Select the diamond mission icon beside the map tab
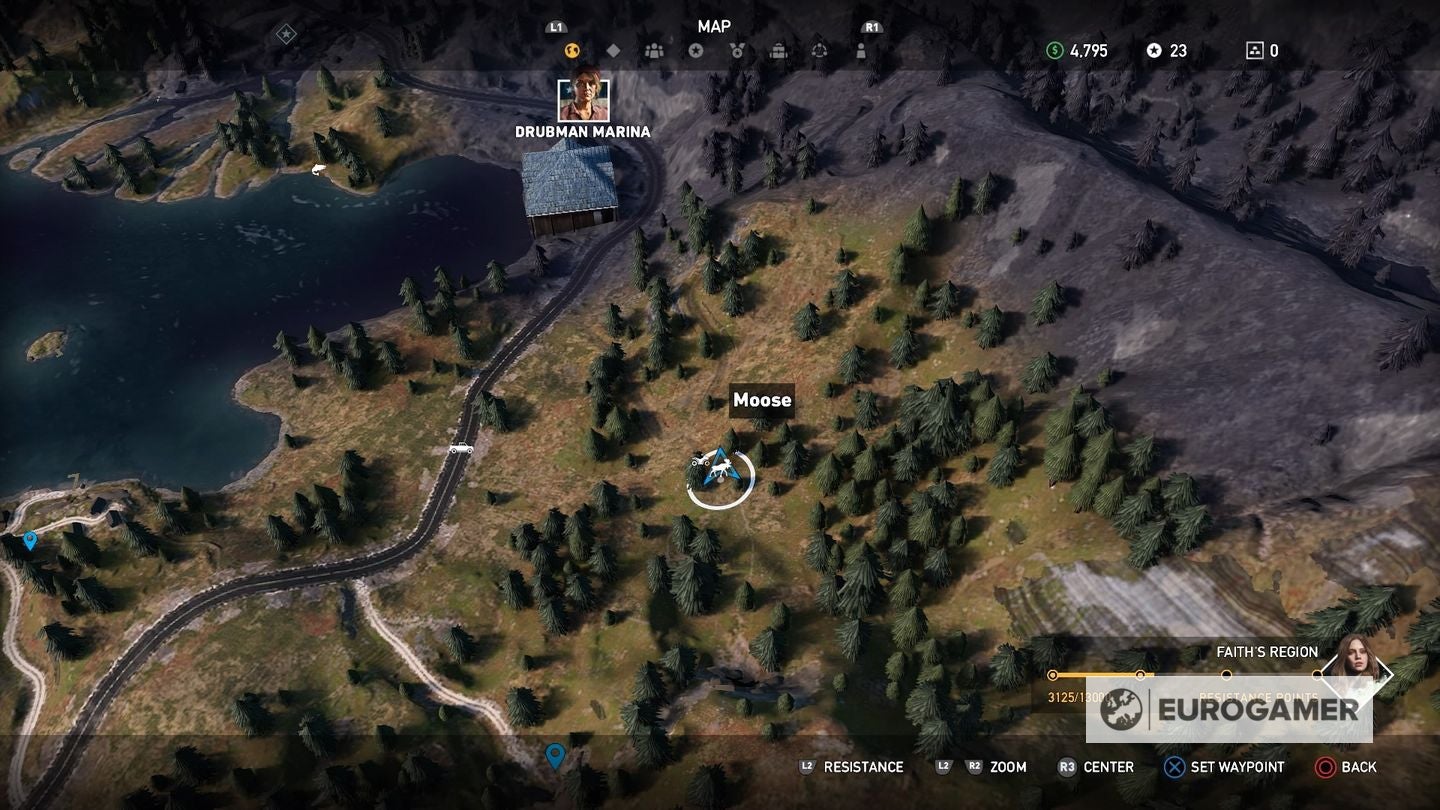Image resolution: width=1440 pixels, height=810 pixels. tap(614, 50)
